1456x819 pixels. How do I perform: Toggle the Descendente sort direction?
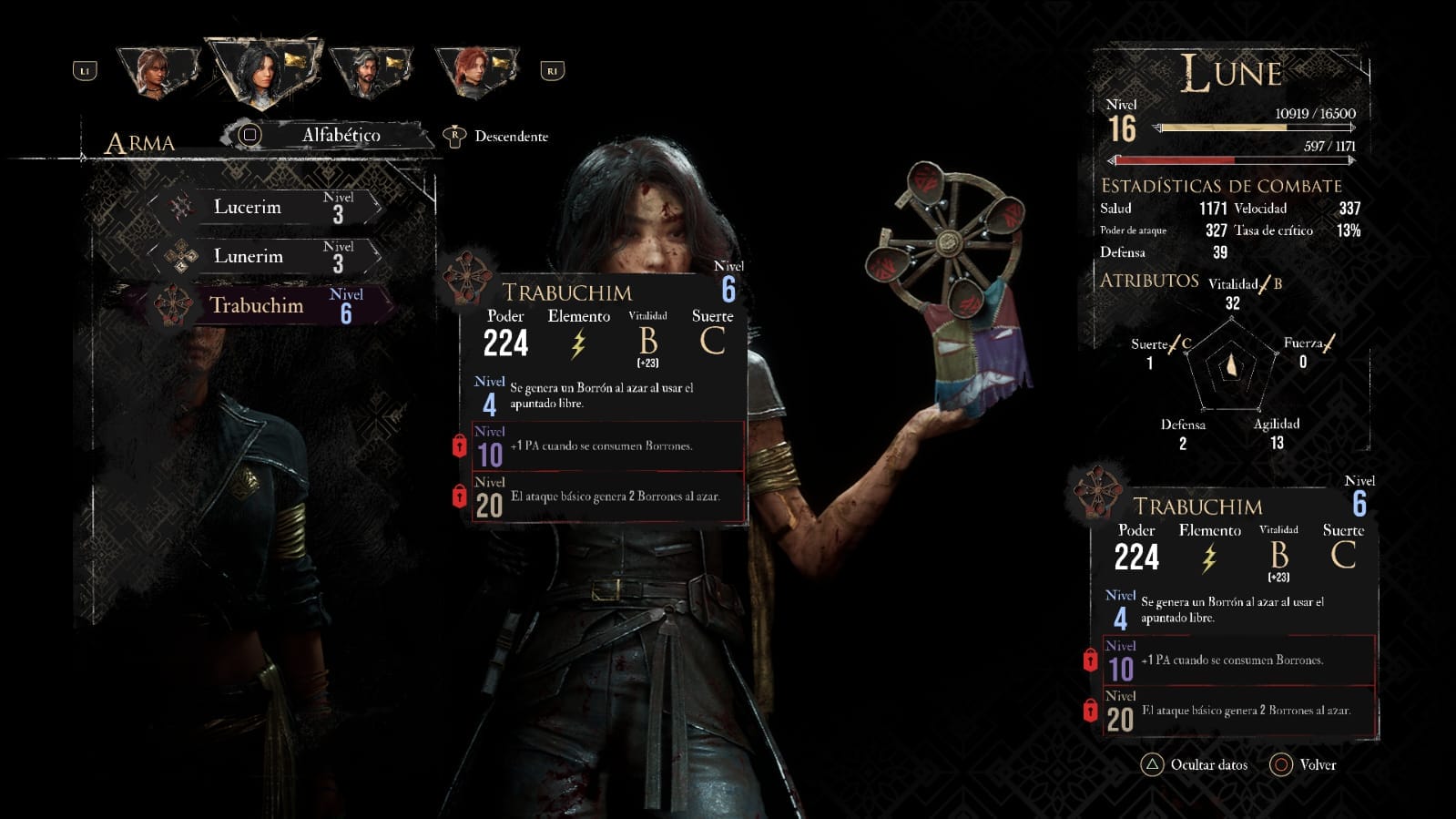click(x=497, y=137)
